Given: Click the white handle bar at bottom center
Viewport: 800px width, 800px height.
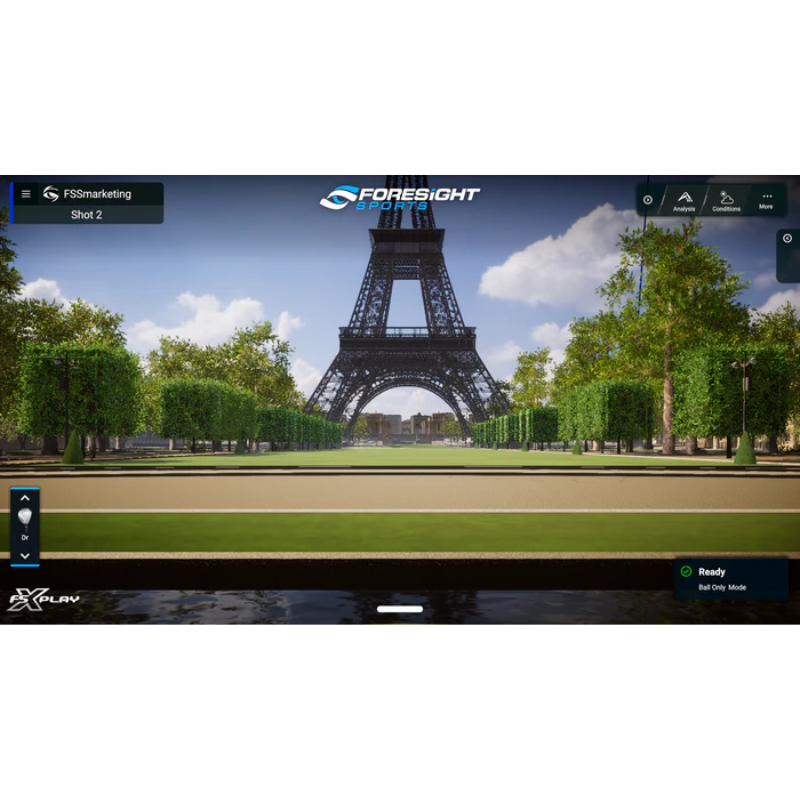Looking at the screenshot, I should click(x=400, y=608).
